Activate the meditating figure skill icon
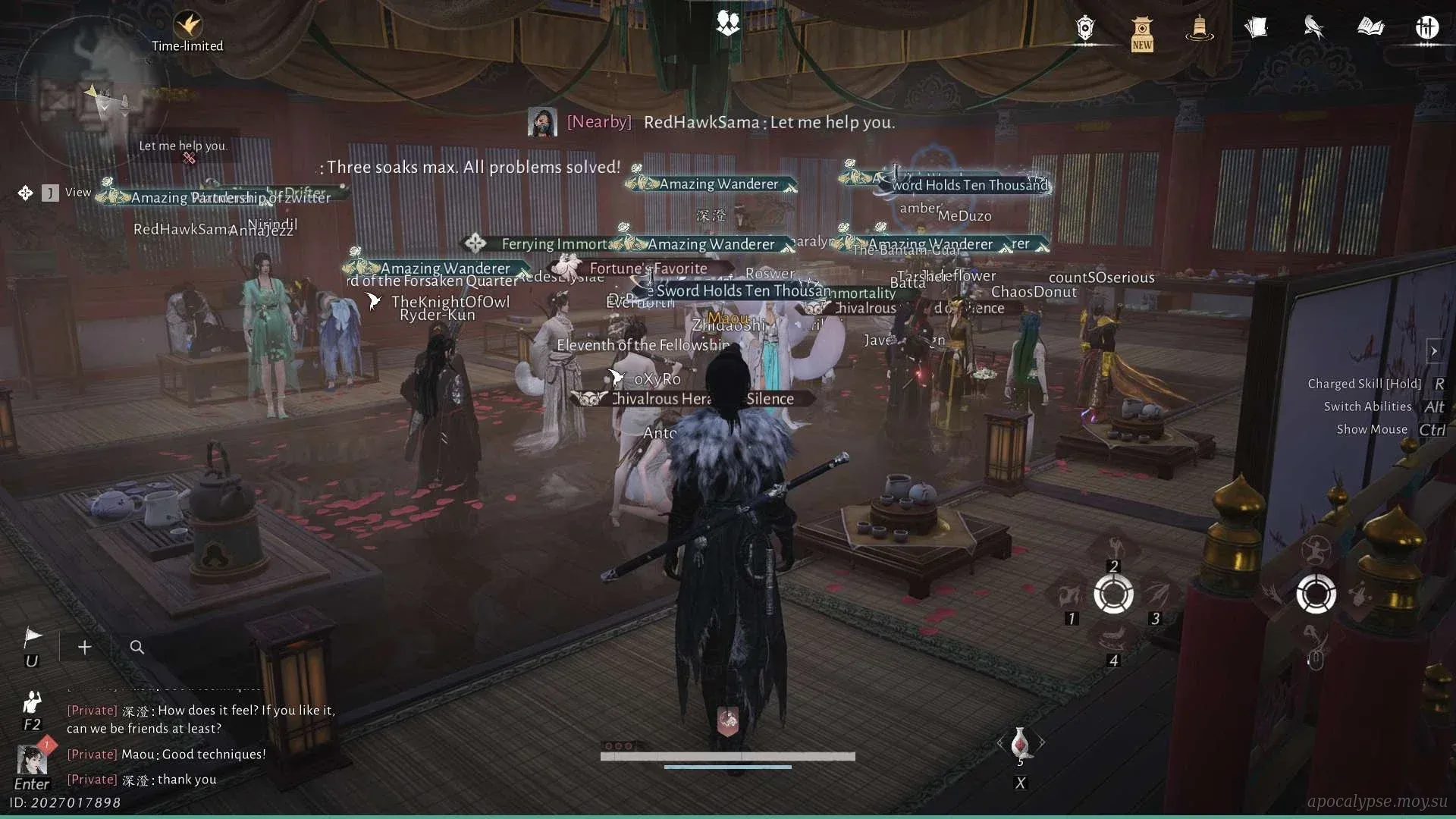This screenshot has width=1456, height=819. coord(1316,548)
